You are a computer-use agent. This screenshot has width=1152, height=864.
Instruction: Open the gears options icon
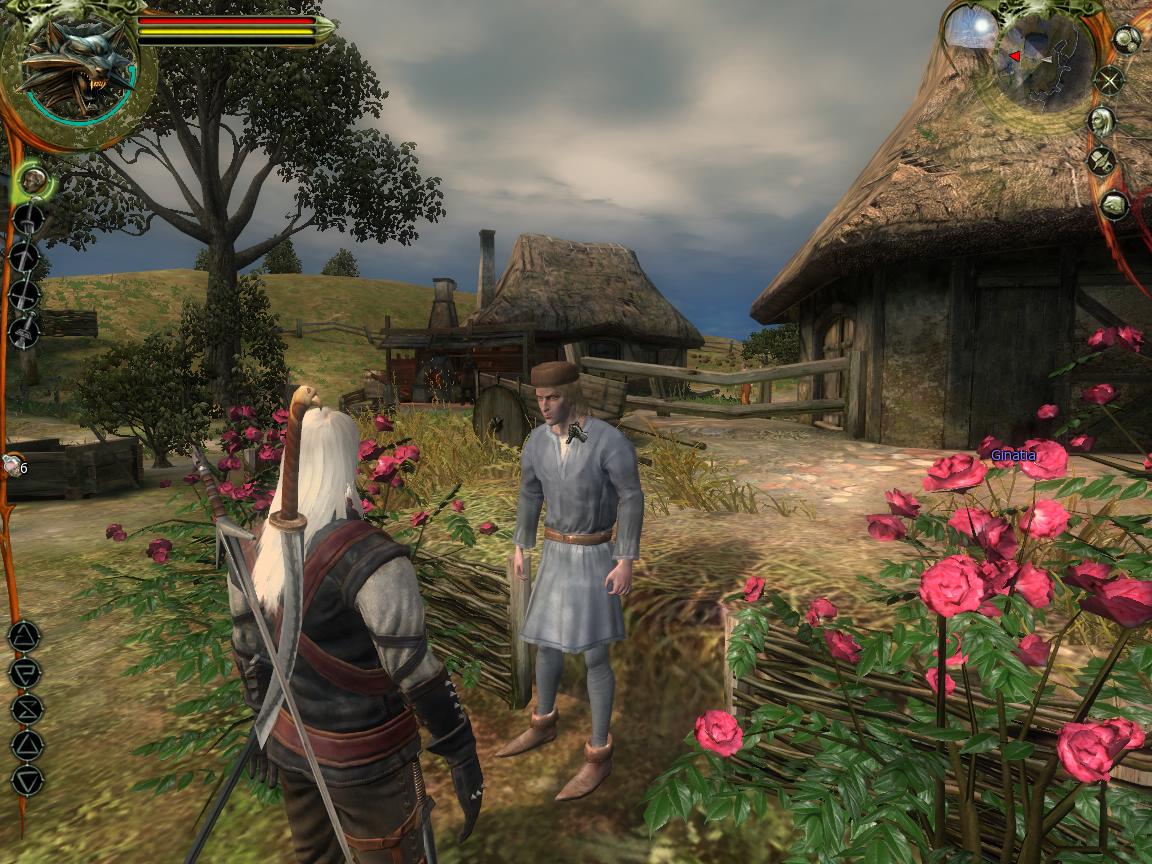click(x=1127, y=39)
